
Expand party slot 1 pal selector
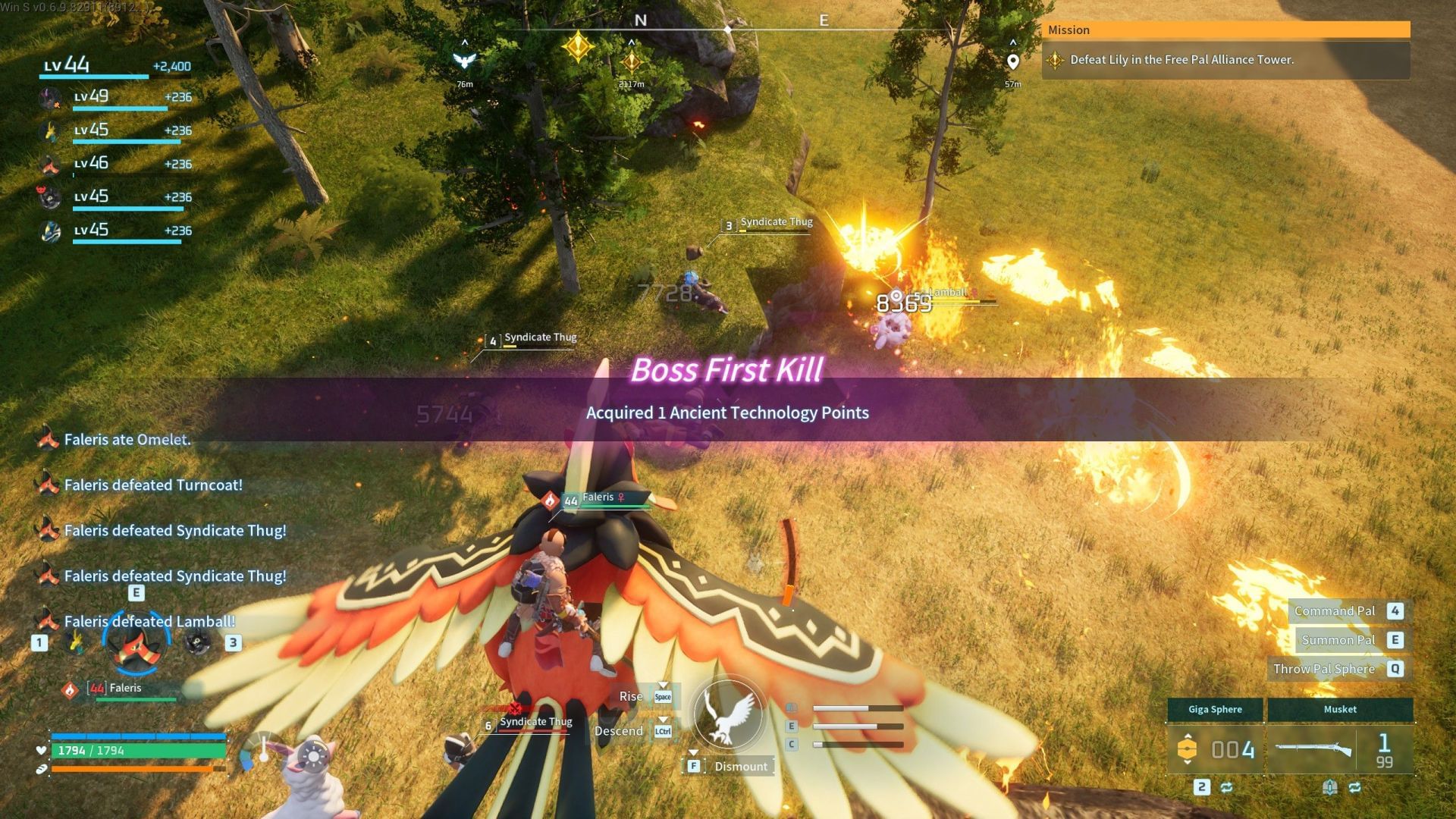(x=39, y=642)
